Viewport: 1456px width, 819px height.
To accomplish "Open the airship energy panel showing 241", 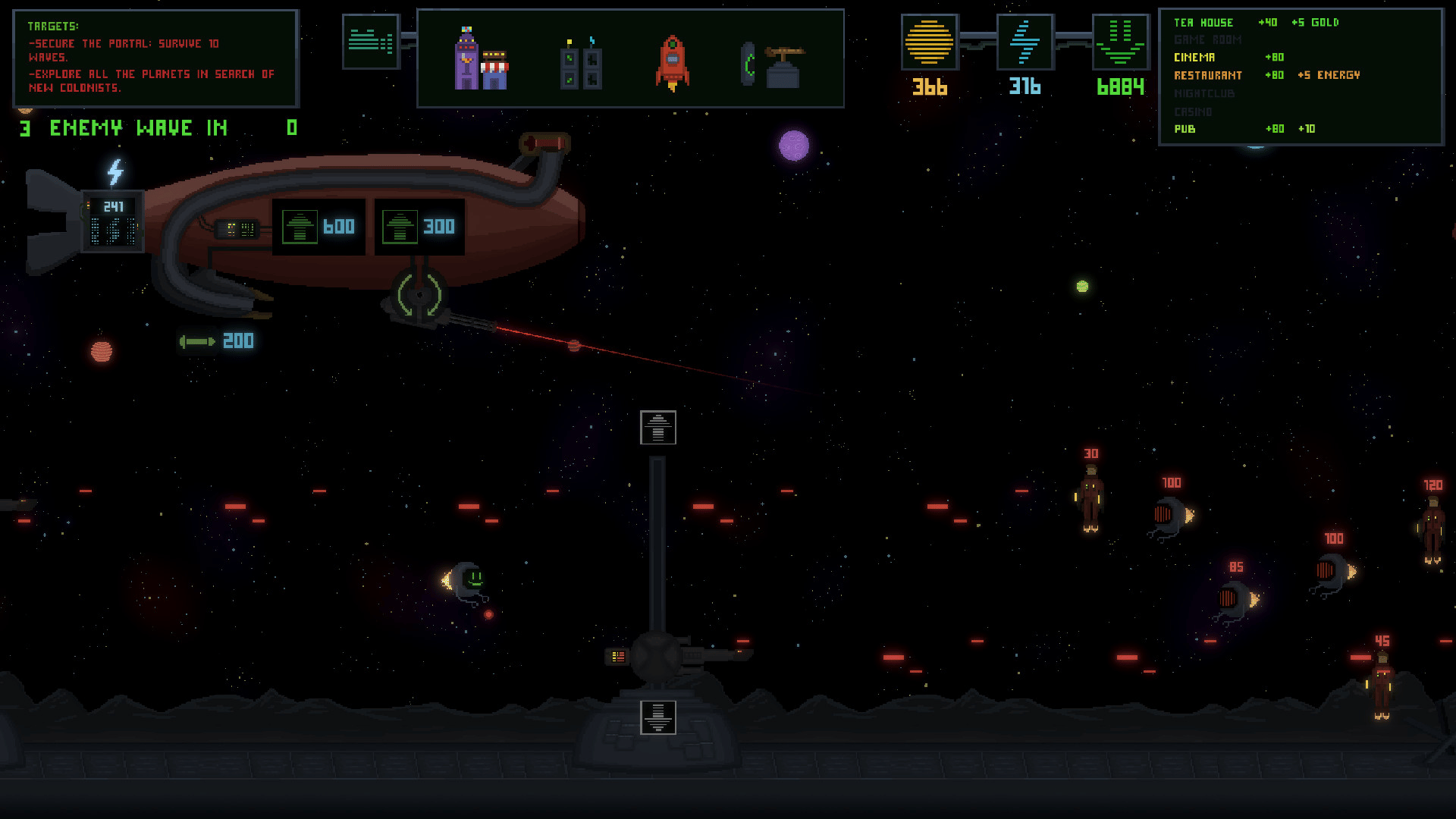I will 113,221.
